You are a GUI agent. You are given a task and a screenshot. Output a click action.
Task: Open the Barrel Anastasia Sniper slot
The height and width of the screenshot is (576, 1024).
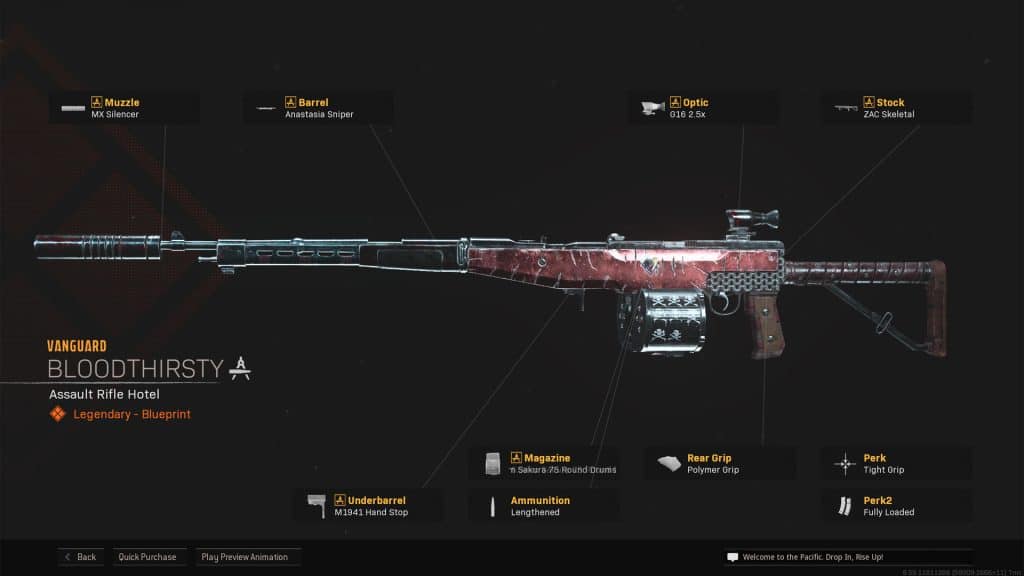coord(318,108)
